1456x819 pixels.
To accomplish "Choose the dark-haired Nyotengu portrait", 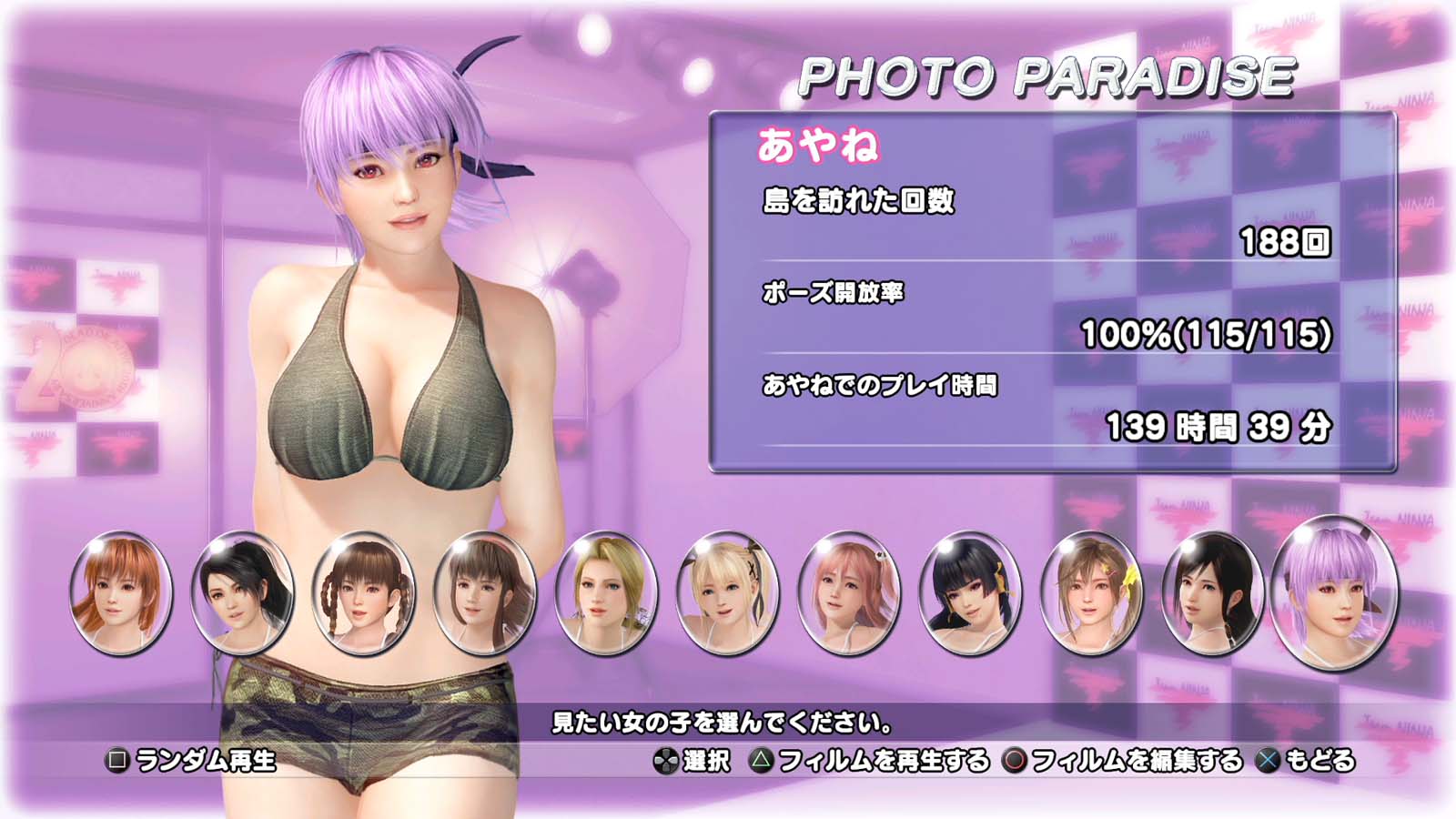I will click(970, 592).
